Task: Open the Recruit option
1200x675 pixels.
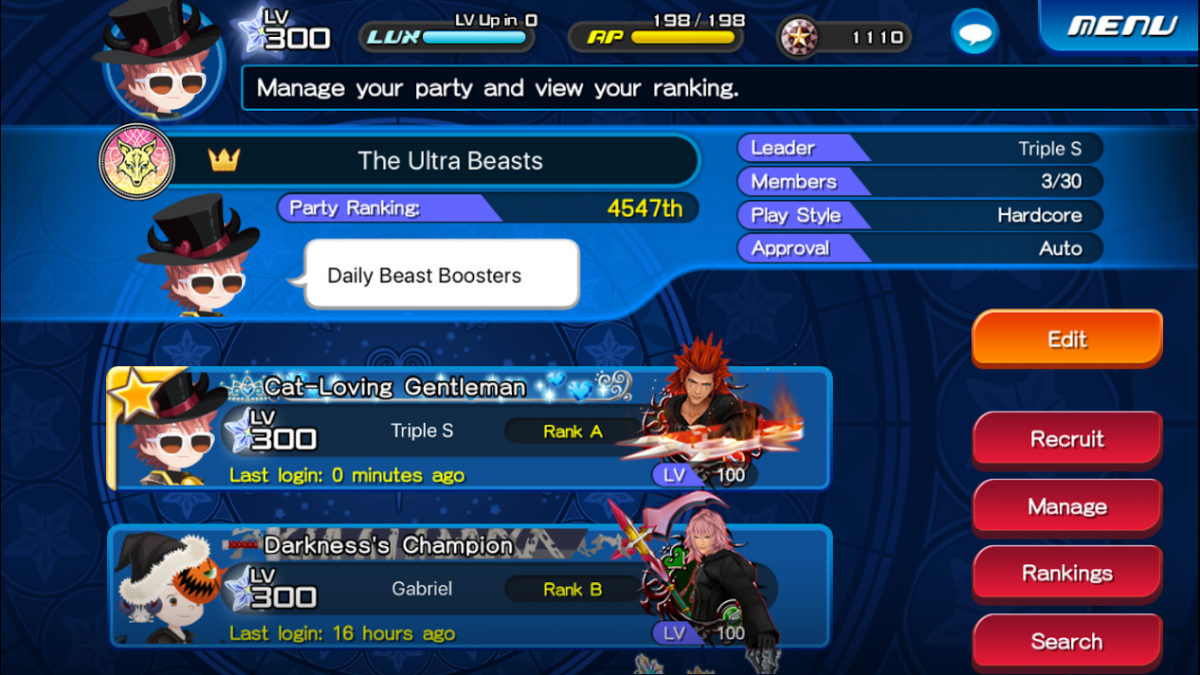Action: [1067, 439]
